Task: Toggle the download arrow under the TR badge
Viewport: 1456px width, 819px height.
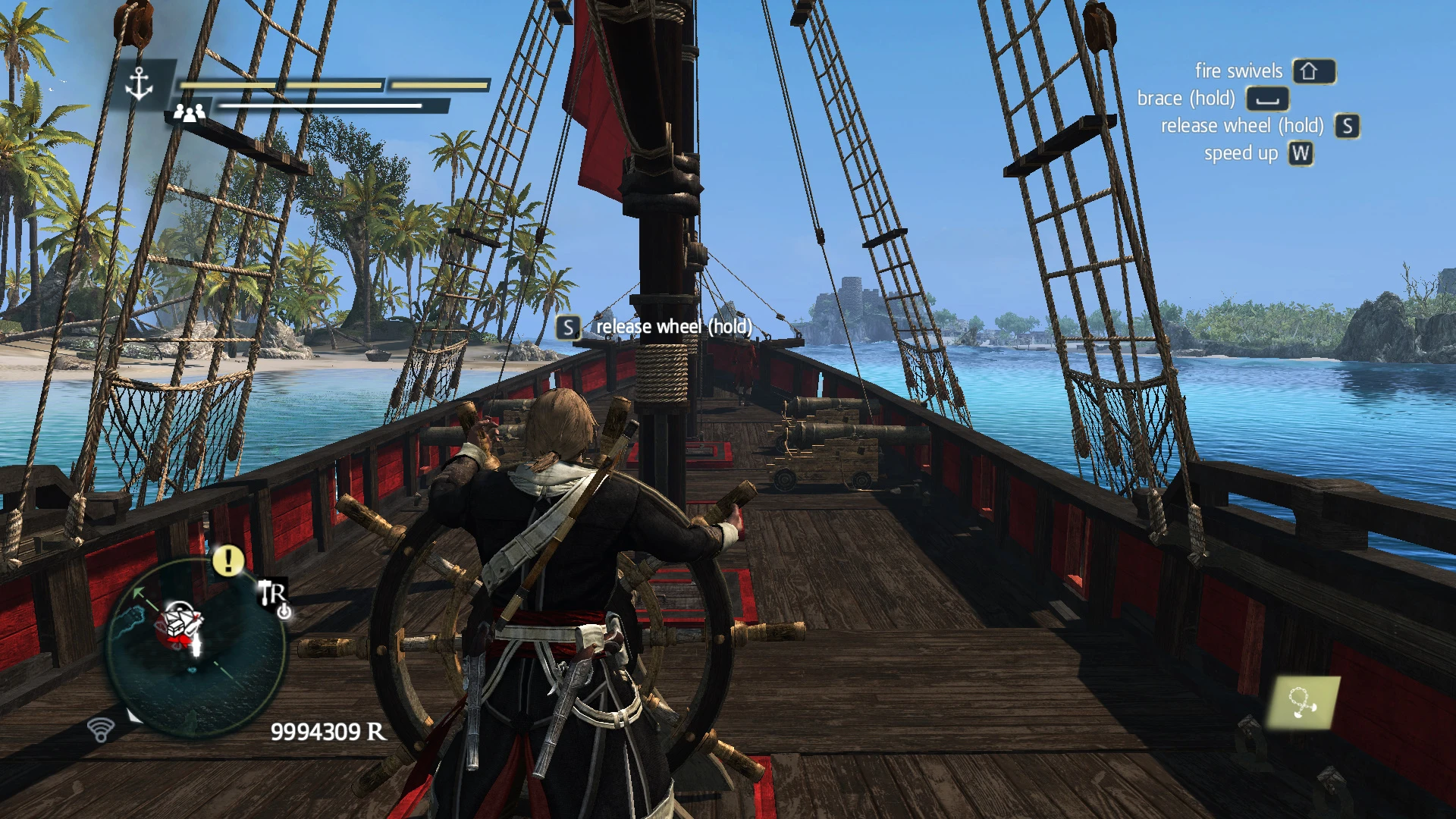Action: [x=284, y=612]
